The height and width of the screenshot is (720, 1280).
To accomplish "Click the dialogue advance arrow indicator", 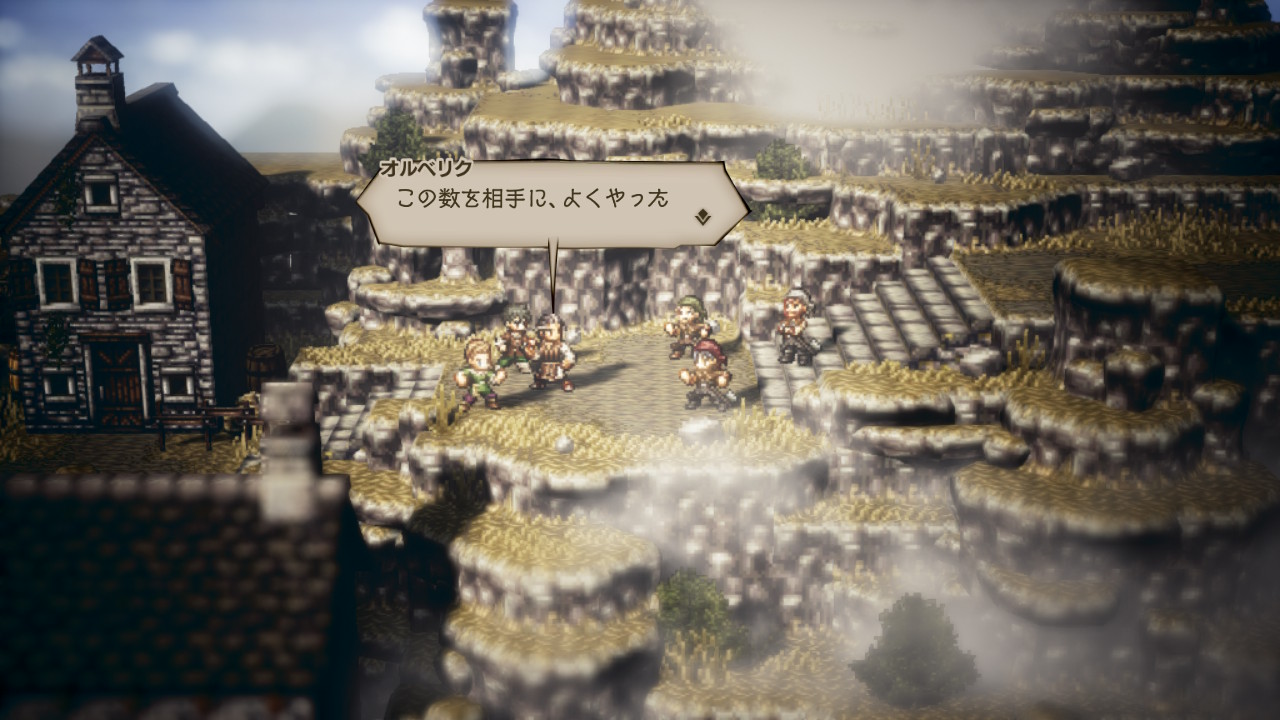I will pyautogui.click(x=704, y=215).
